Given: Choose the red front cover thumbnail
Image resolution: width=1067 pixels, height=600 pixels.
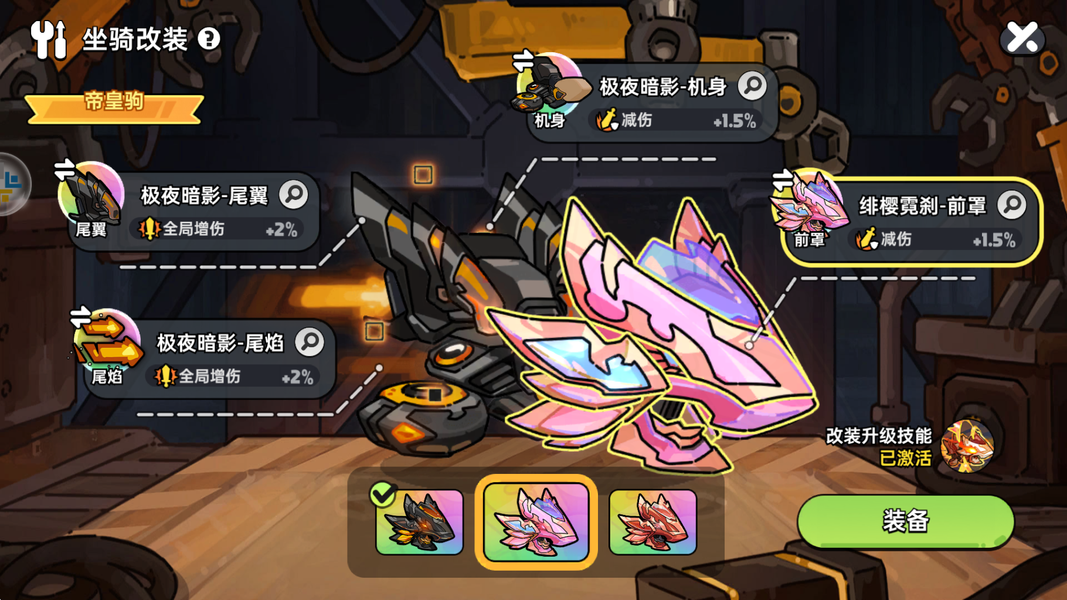Looking at the screenshot, I should (652, 521).
